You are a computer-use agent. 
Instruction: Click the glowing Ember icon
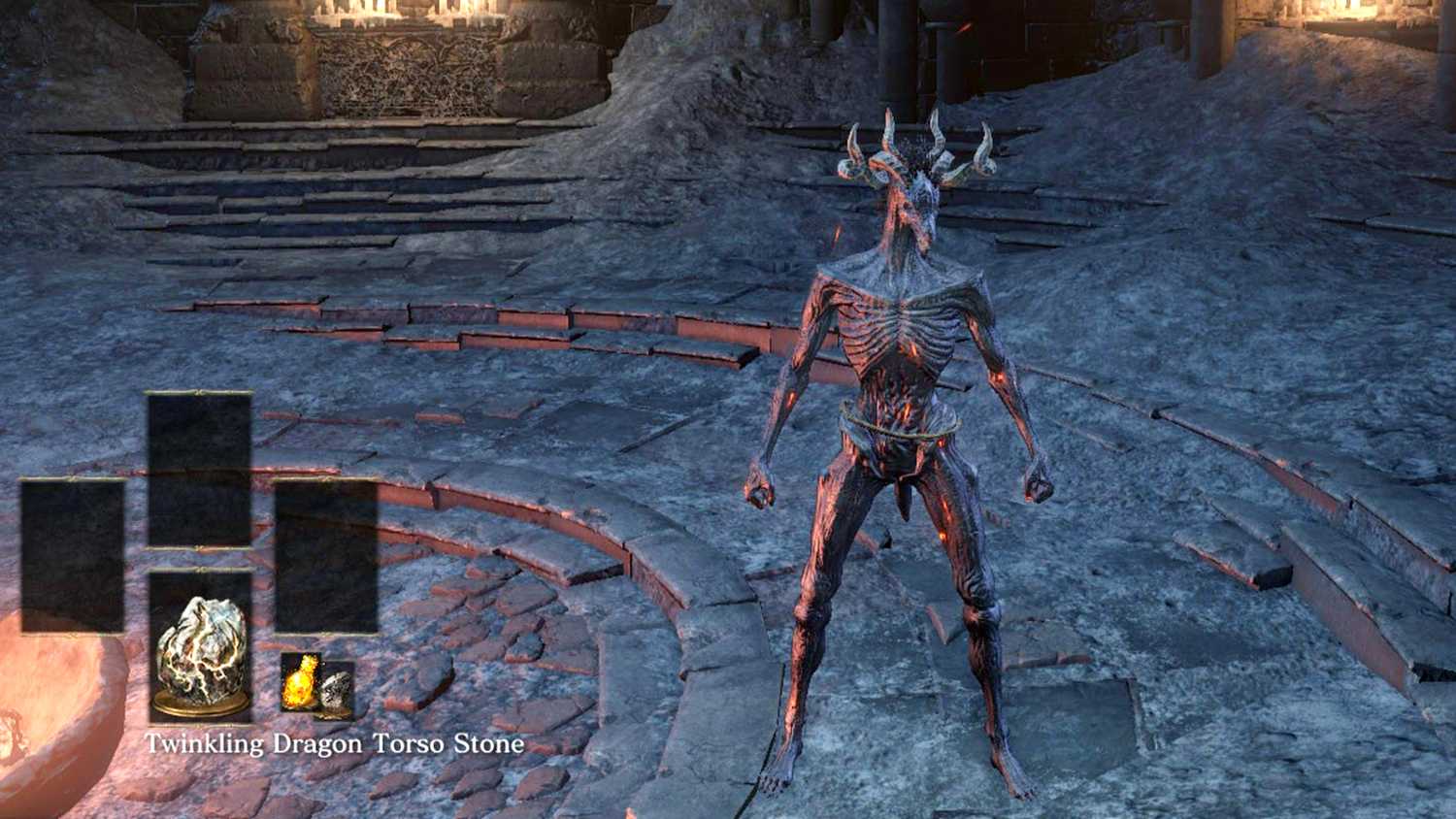coord(299,685)
